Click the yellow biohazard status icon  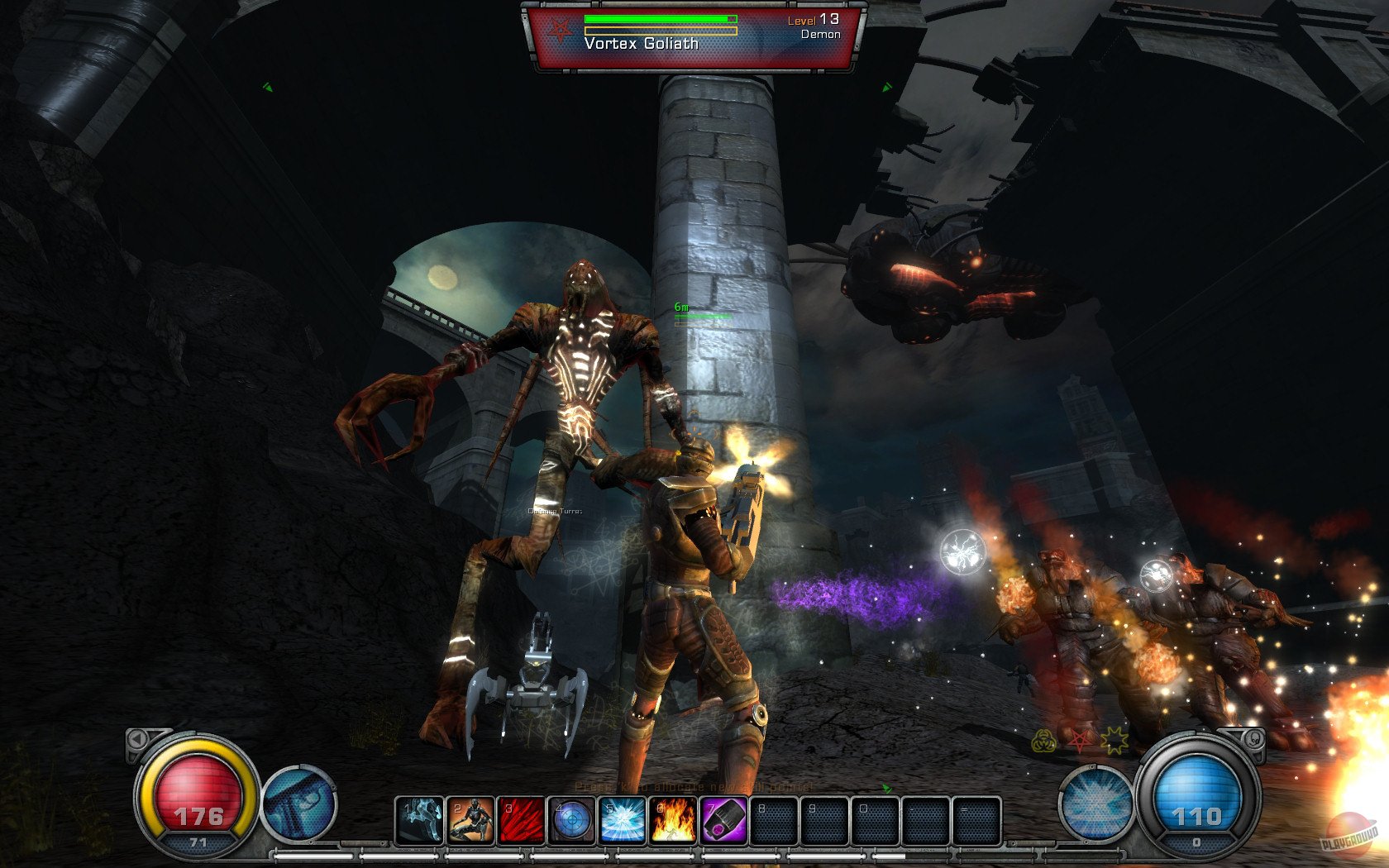(1043, 741)
